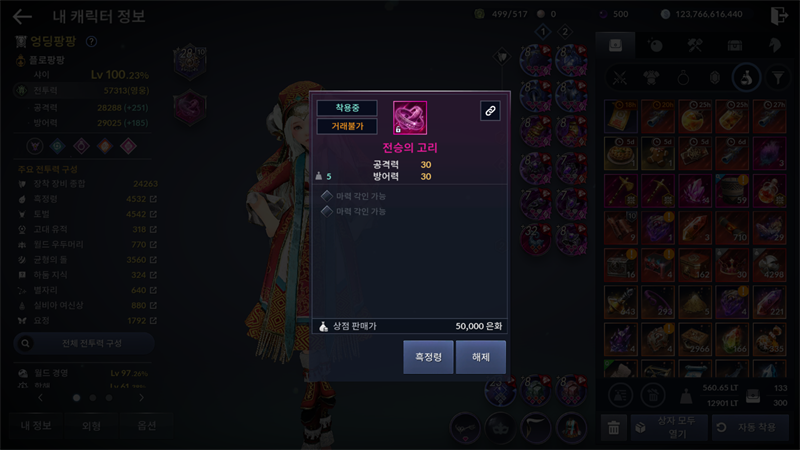Switch to the 외형 tab
The image size is (800, 450).
pyautogui.click(x=90, y=425)
